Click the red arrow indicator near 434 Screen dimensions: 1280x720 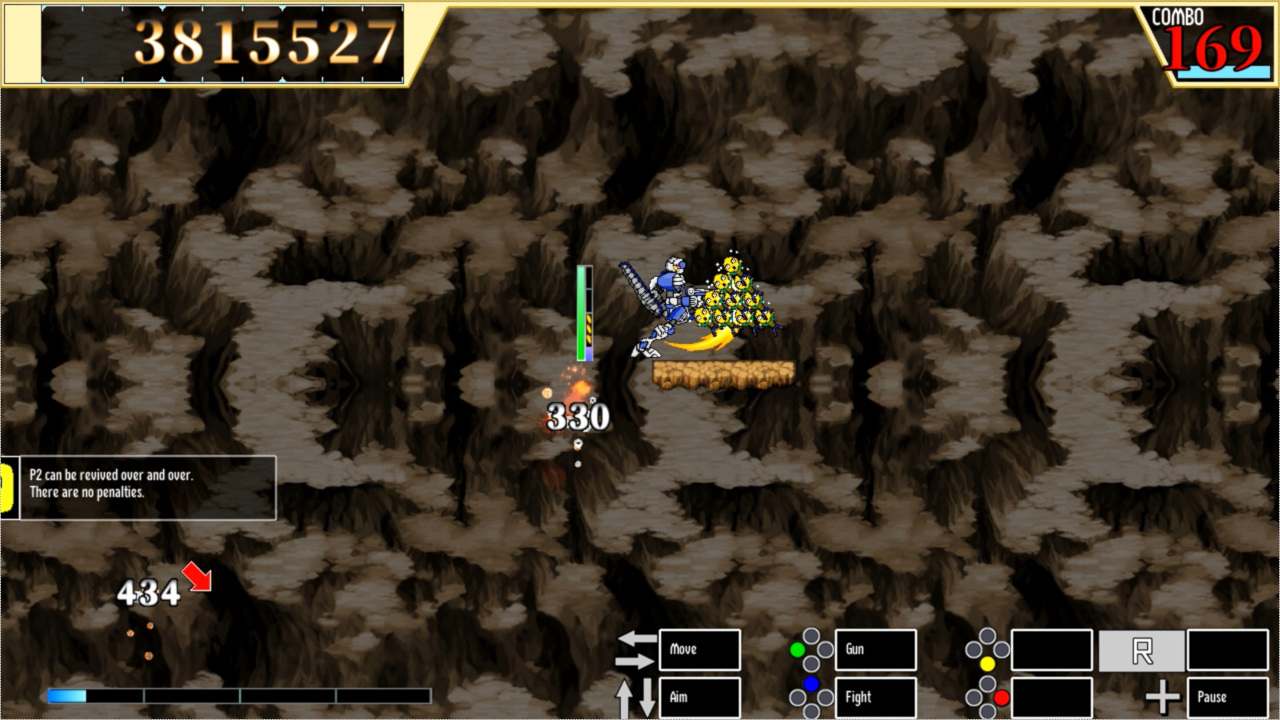point(198,577)
